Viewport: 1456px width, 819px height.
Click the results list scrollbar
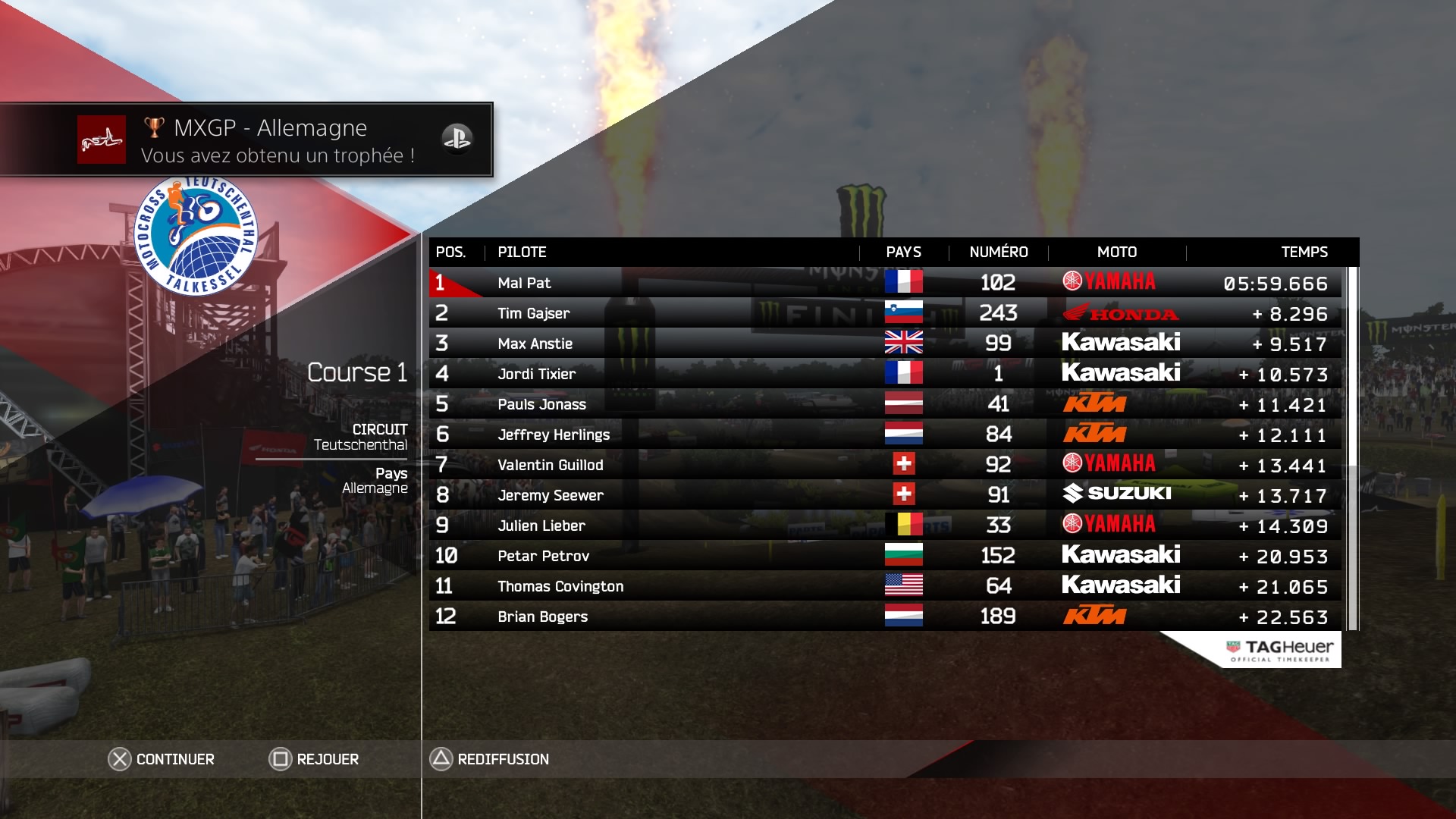point(1352,447)
